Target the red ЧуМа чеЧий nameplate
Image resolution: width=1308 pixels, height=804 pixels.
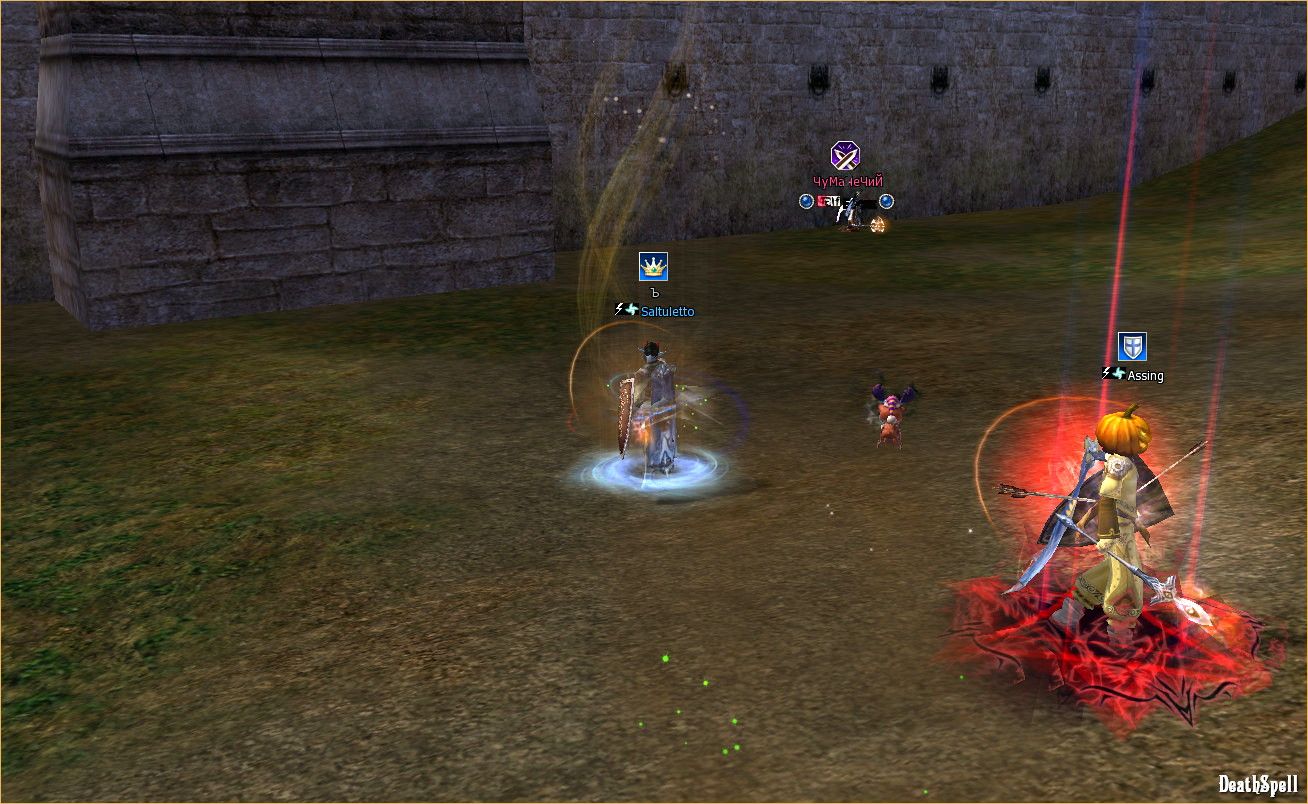click(x=847, y=182)
